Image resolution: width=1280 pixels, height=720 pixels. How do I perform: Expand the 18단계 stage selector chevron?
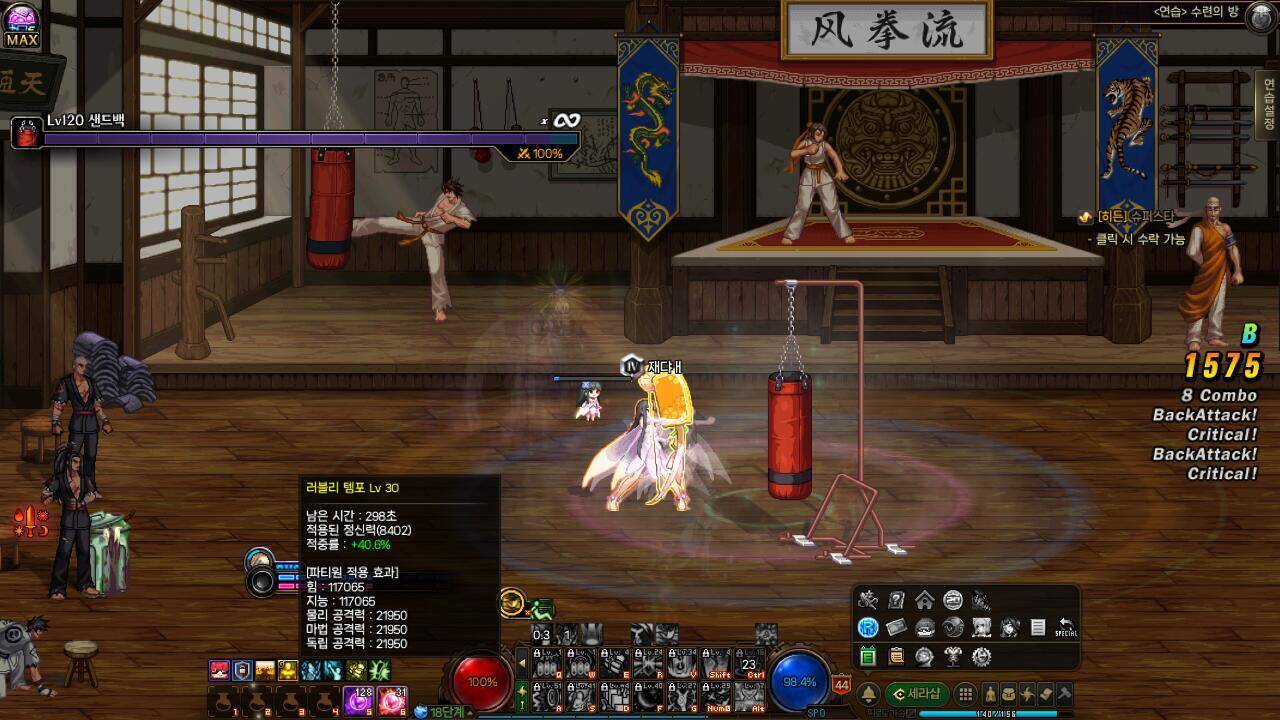point(469,711)
